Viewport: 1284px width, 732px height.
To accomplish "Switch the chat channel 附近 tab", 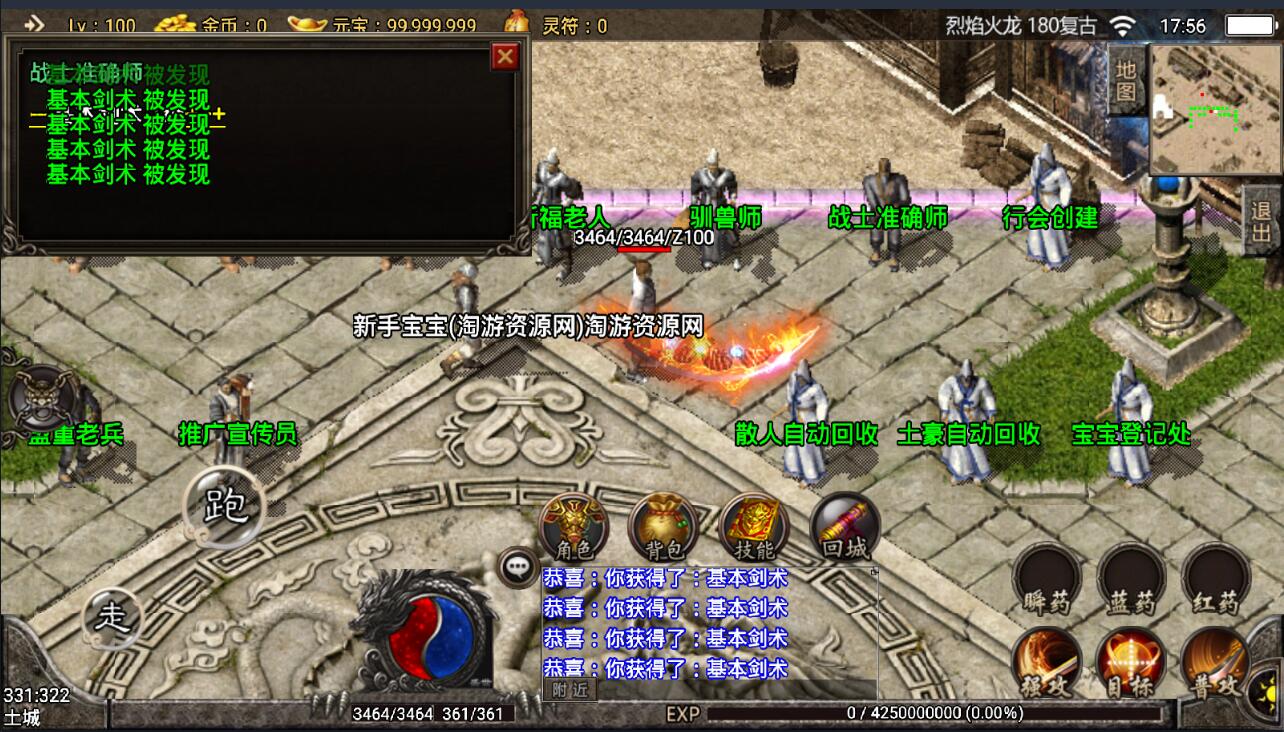I will point(569,689).
